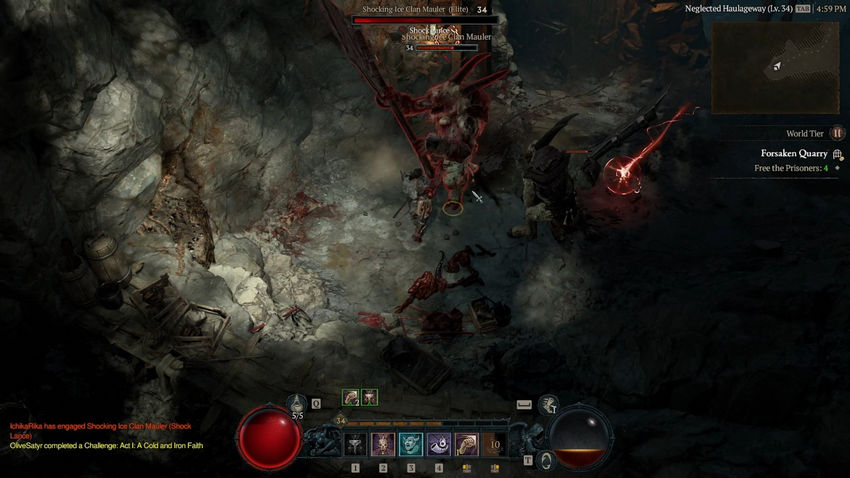Activate the first skill slot ability
Viewport: 850px width, 478px height.
click(x=357, y=444)
